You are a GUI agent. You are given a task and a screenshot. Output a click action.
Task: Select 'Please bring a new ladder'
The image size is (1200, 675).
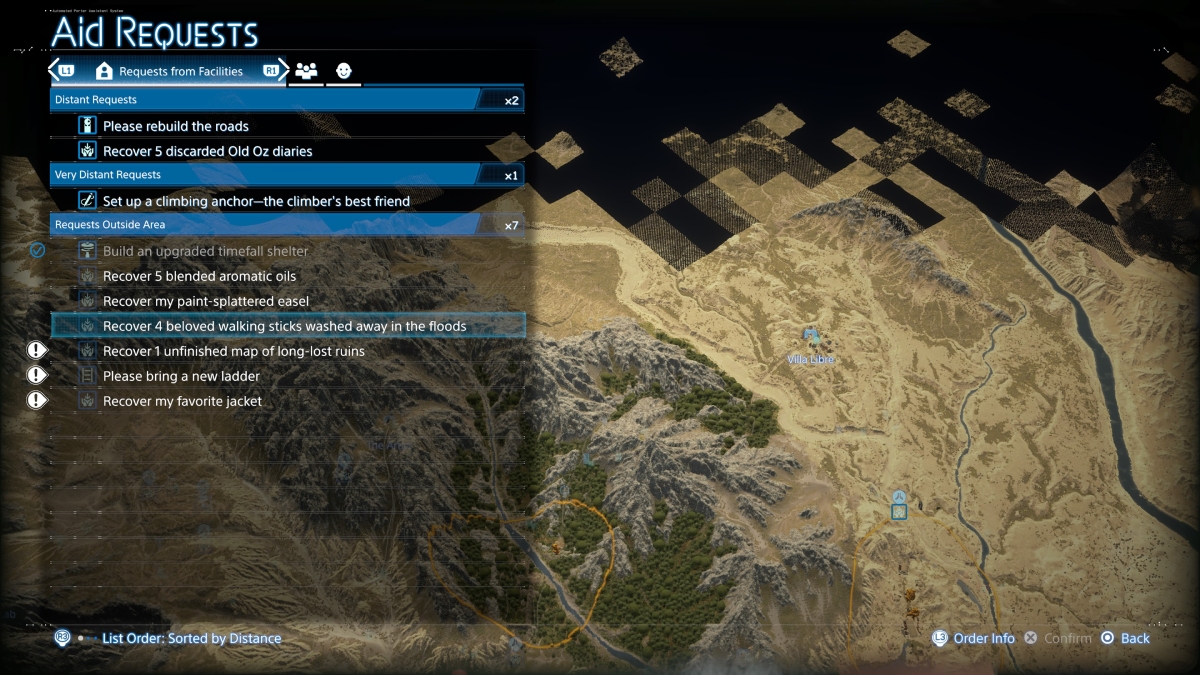tap(181, 376)
